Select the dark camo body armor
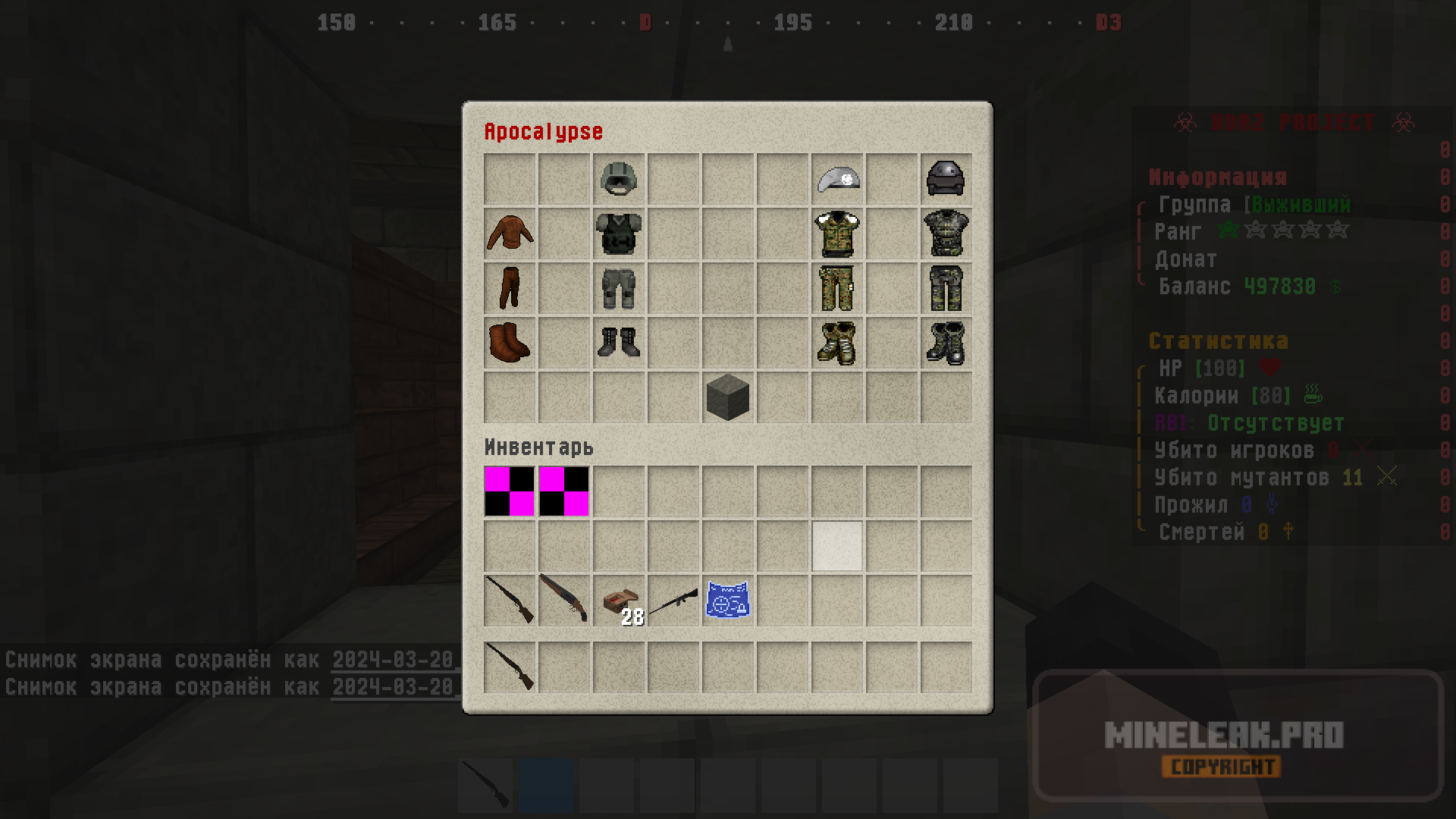 pyautogui.click(x=946, y=234)
